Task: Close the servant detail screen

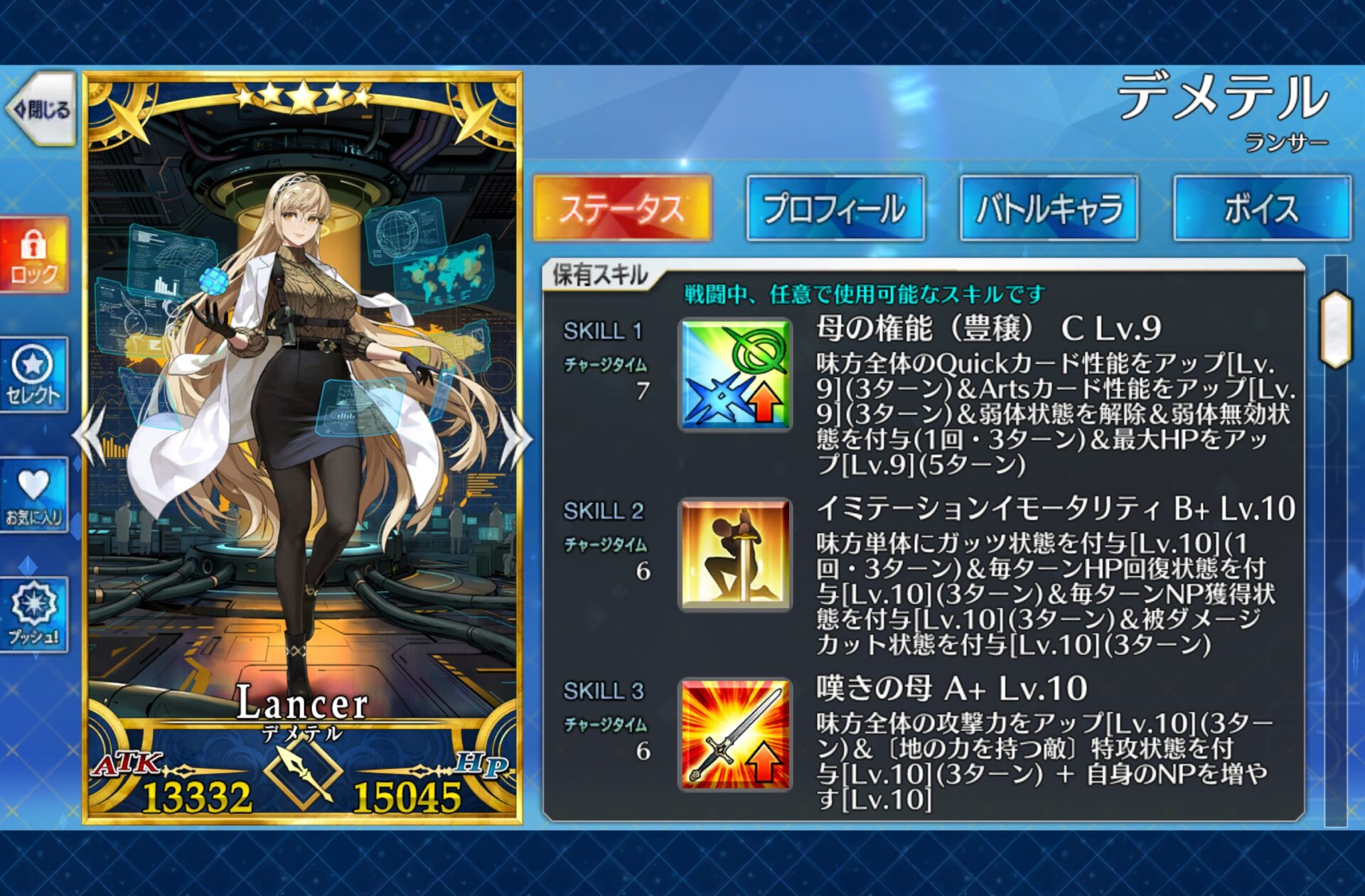Action: 41,109
